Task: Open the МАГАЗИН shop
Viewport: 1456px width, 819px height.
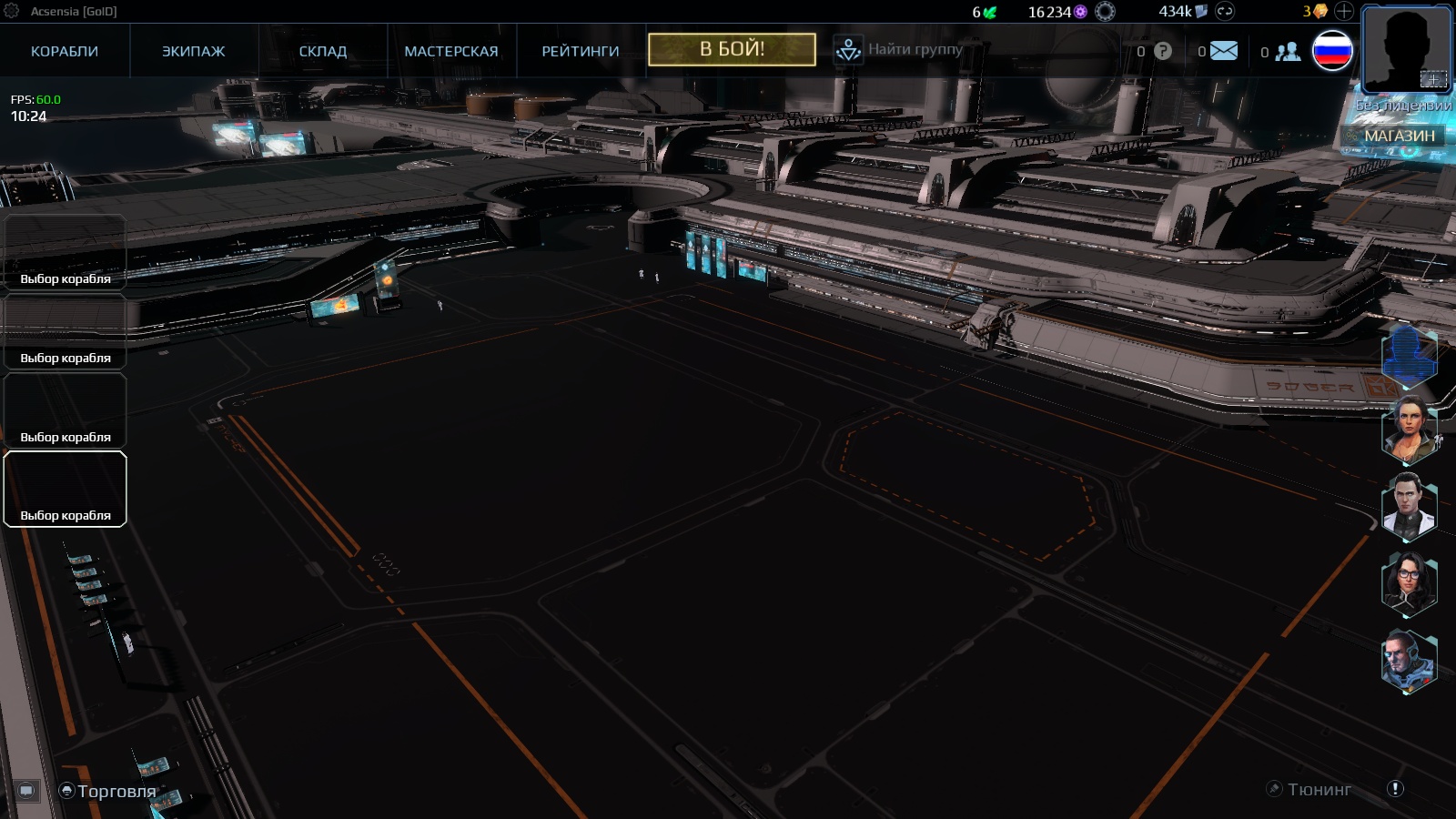Action: click(x=1399, y=136)
